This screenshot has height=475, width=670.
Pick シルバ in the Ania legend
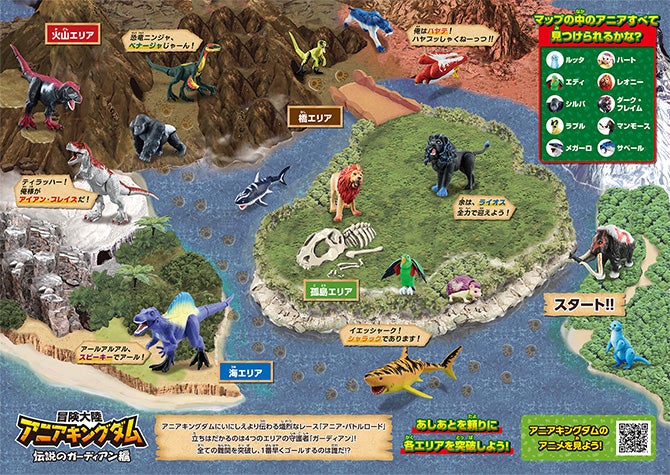pyautogui.click(x=568, y=103)
